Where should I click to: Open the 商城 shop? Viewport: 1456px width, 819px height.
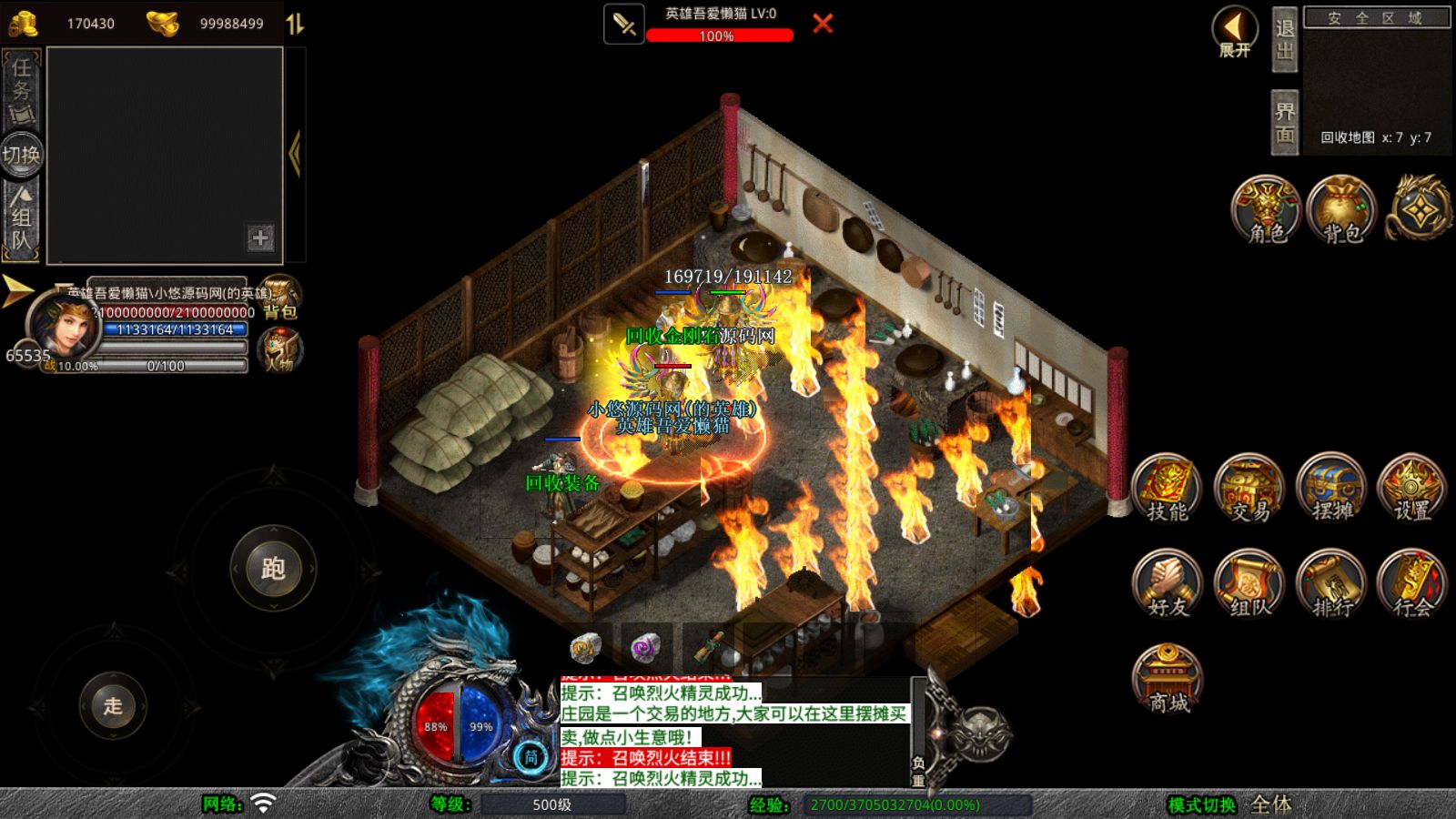(1168, 679)
